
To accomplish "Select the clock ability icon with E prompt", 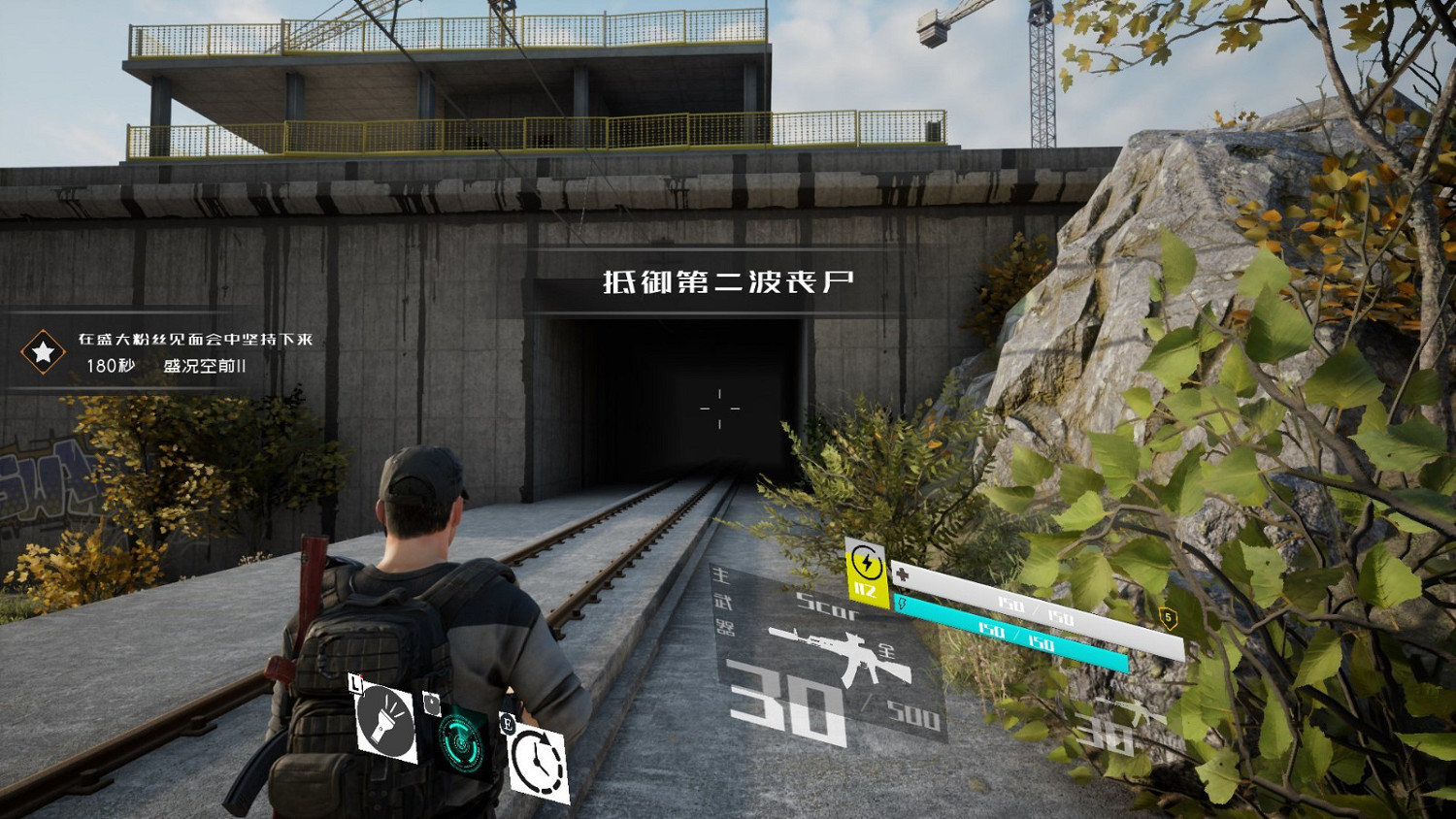I will point(538,760).
